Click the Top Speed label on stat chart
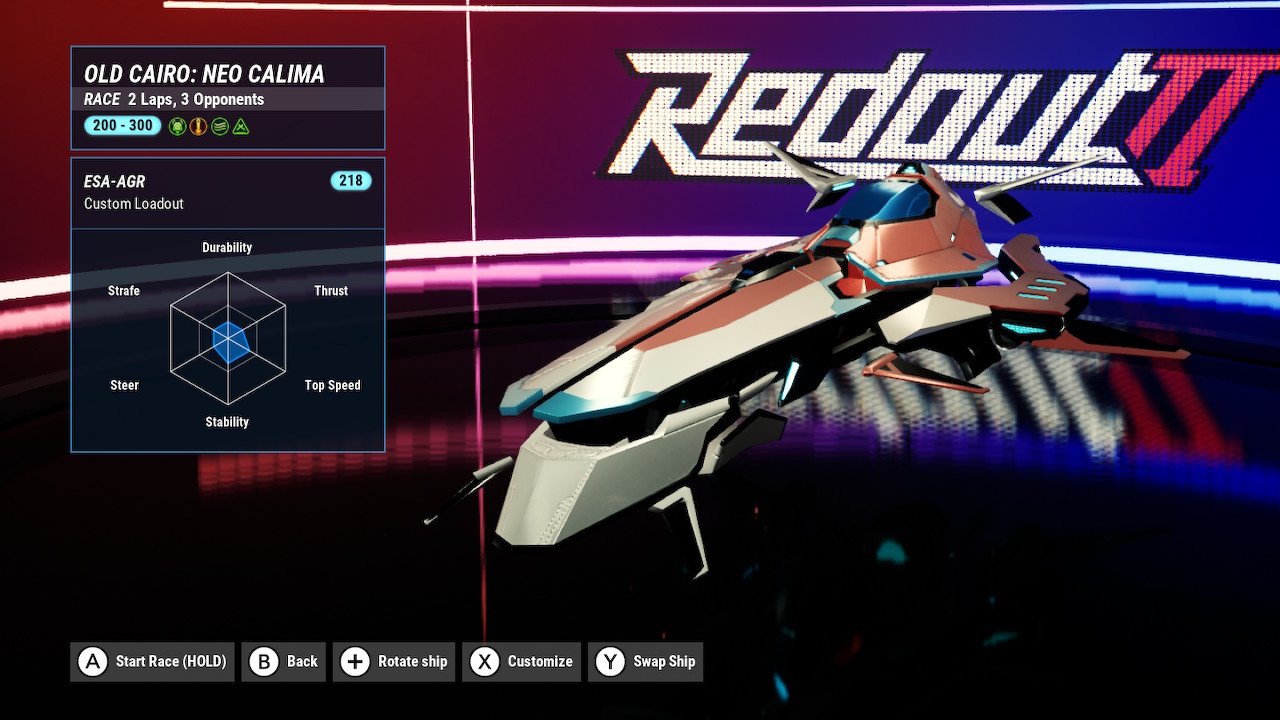 (x=332, y=385)
